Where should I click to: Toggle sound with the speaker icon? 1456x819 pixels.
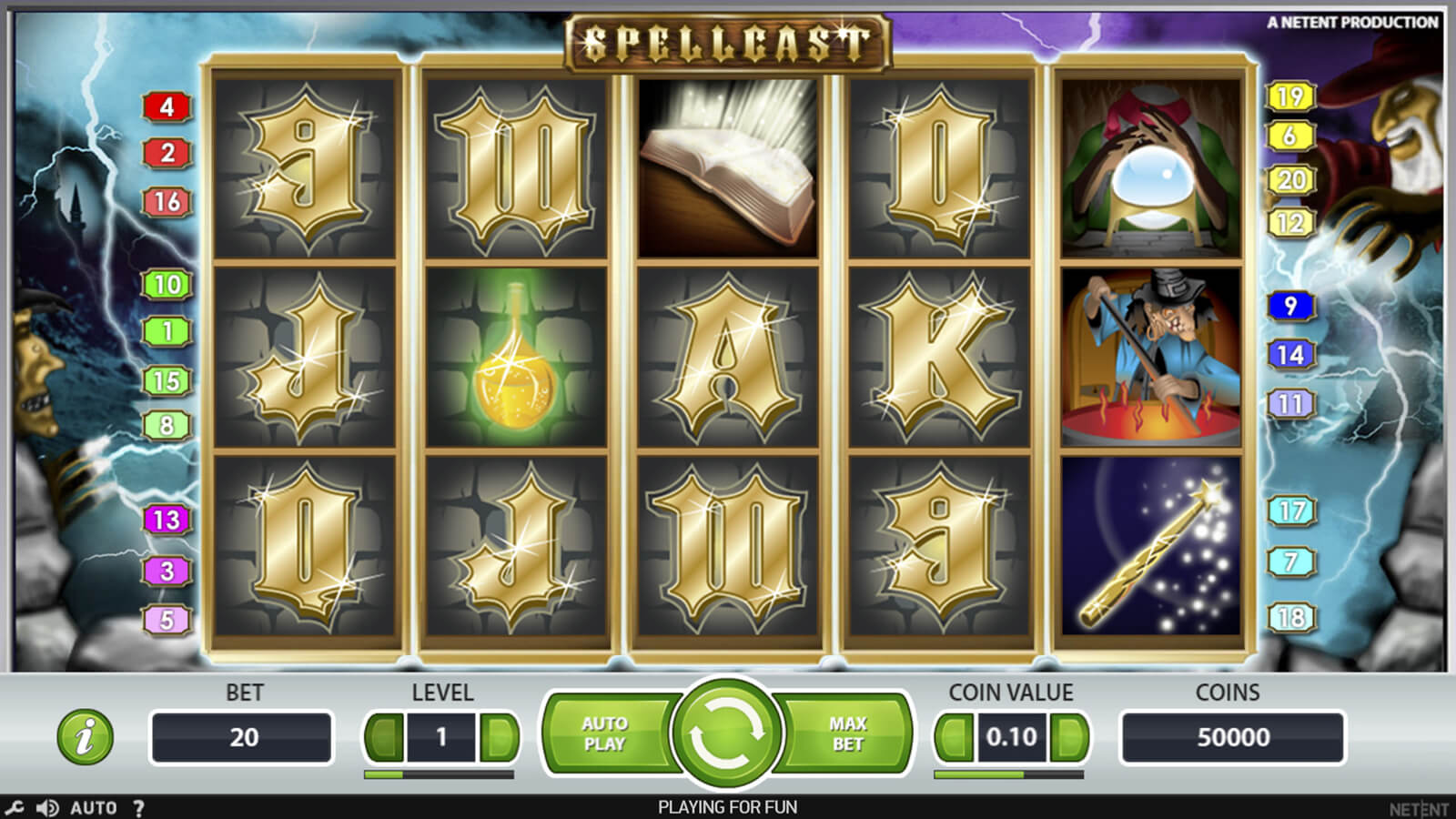[x=47, y=807]
